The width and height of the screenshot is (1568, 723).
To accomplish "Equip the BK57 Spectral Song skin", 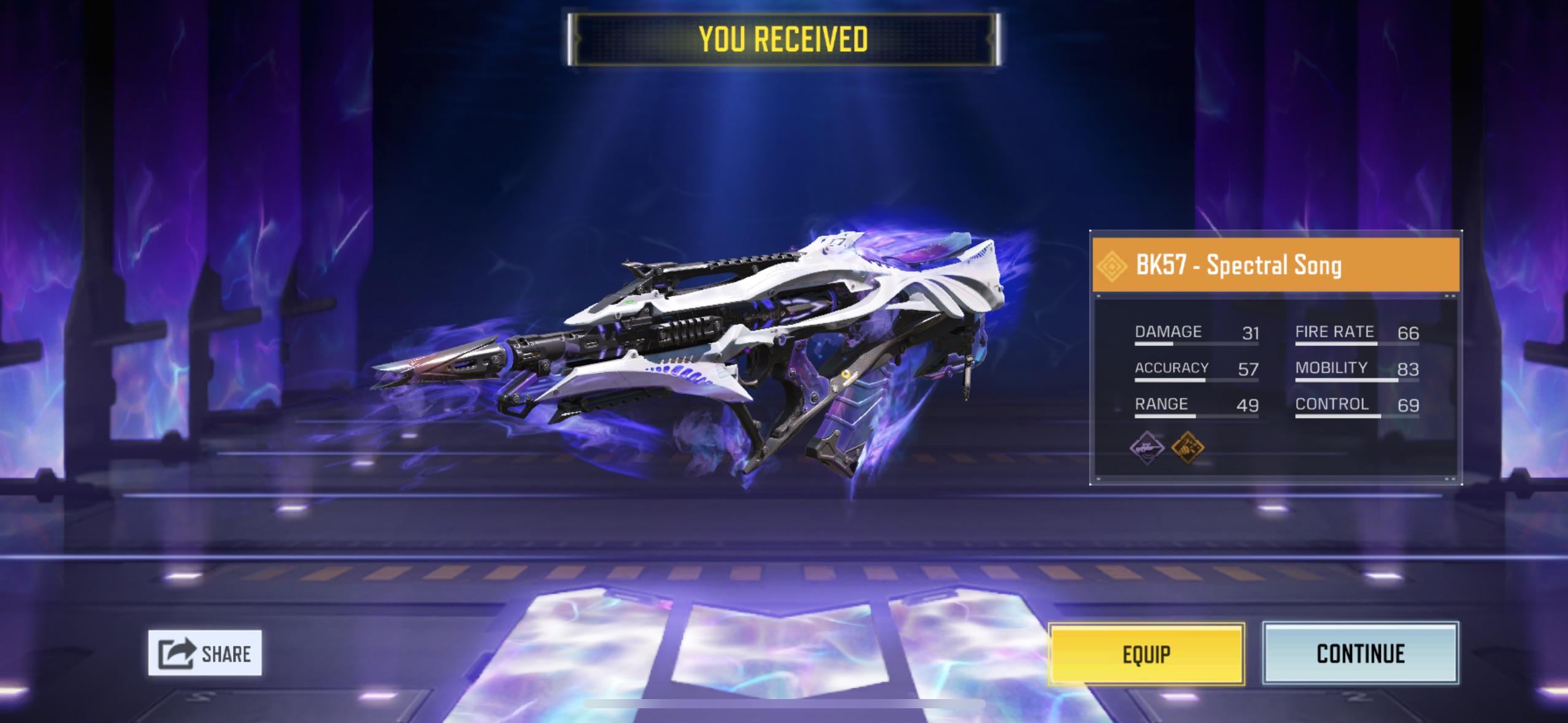I will (1146, 654).
